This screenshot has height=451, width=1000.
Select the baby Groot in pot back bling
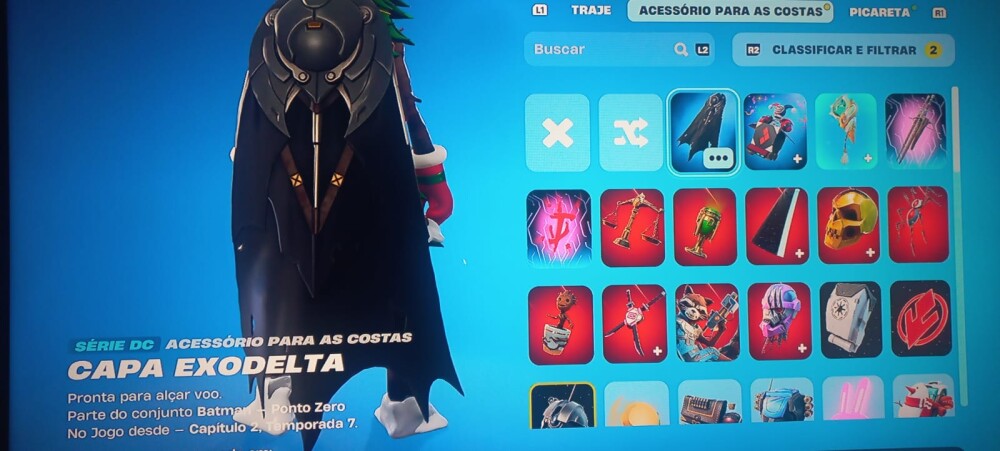click(x=560, y=324)
